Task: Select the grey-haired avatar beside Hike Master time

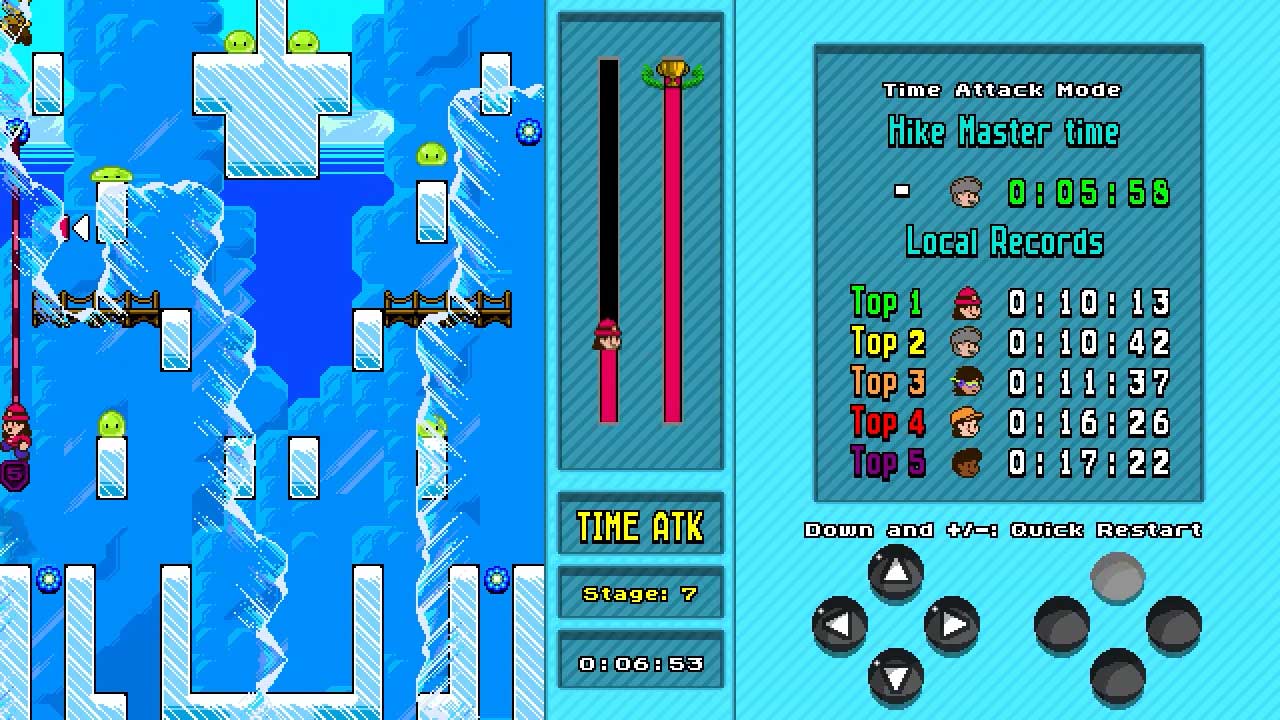Action: pyautogui.click(x=964, y=190)
